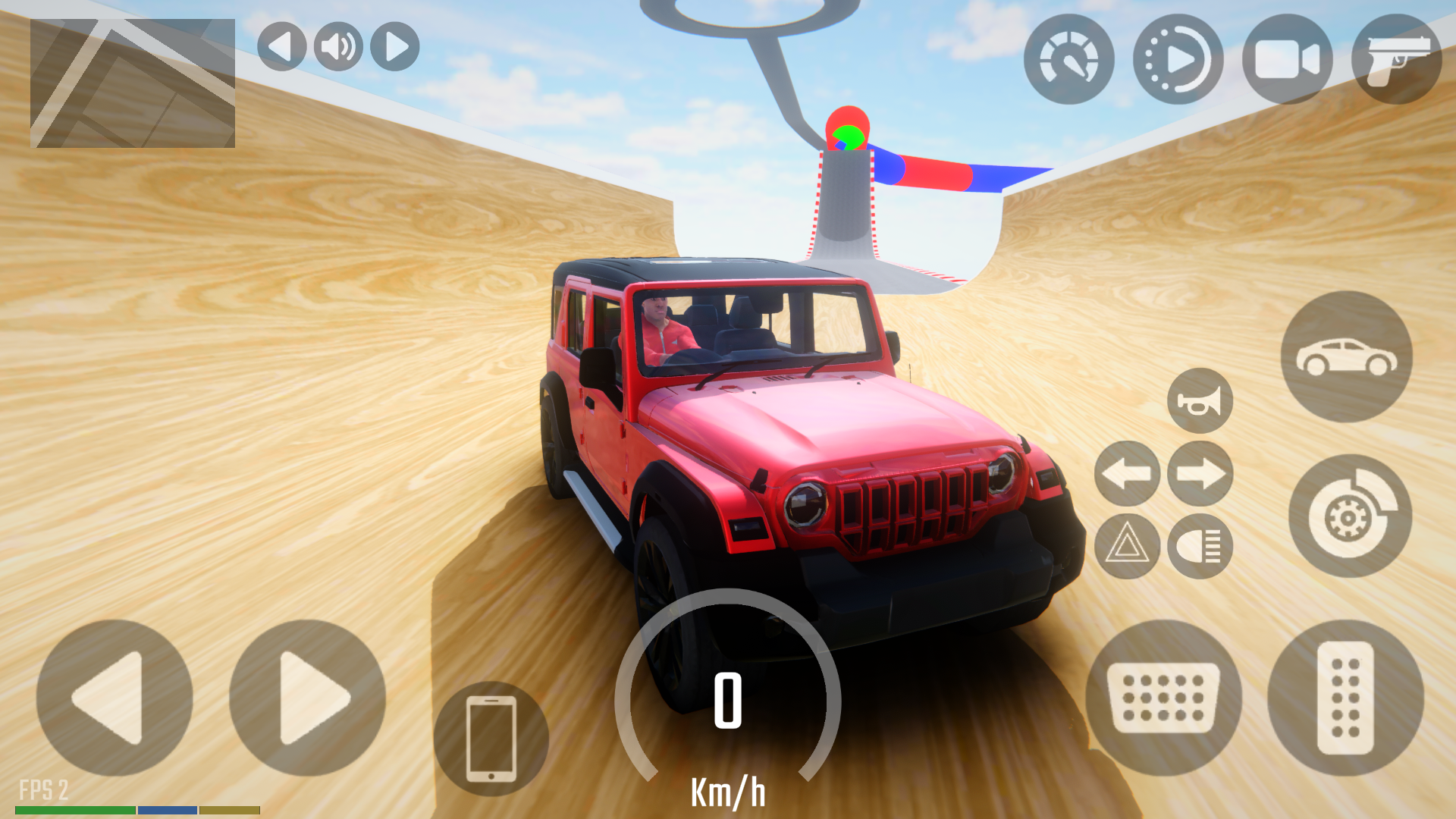Viewport: 1456px width, 819px height.
Task: Activate the slow-motion replay button
Action: pyautogui.click(x=1178, y=59)
